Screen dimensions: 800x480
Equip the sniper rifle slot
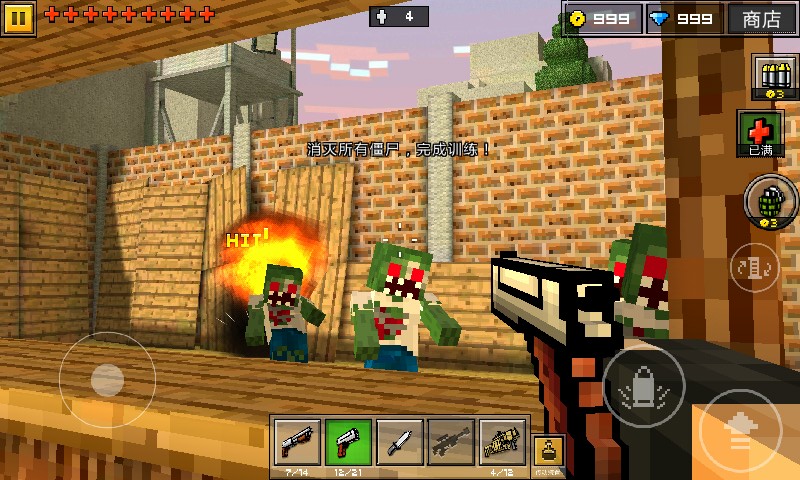pyautogui.click(x=451, y=440)
